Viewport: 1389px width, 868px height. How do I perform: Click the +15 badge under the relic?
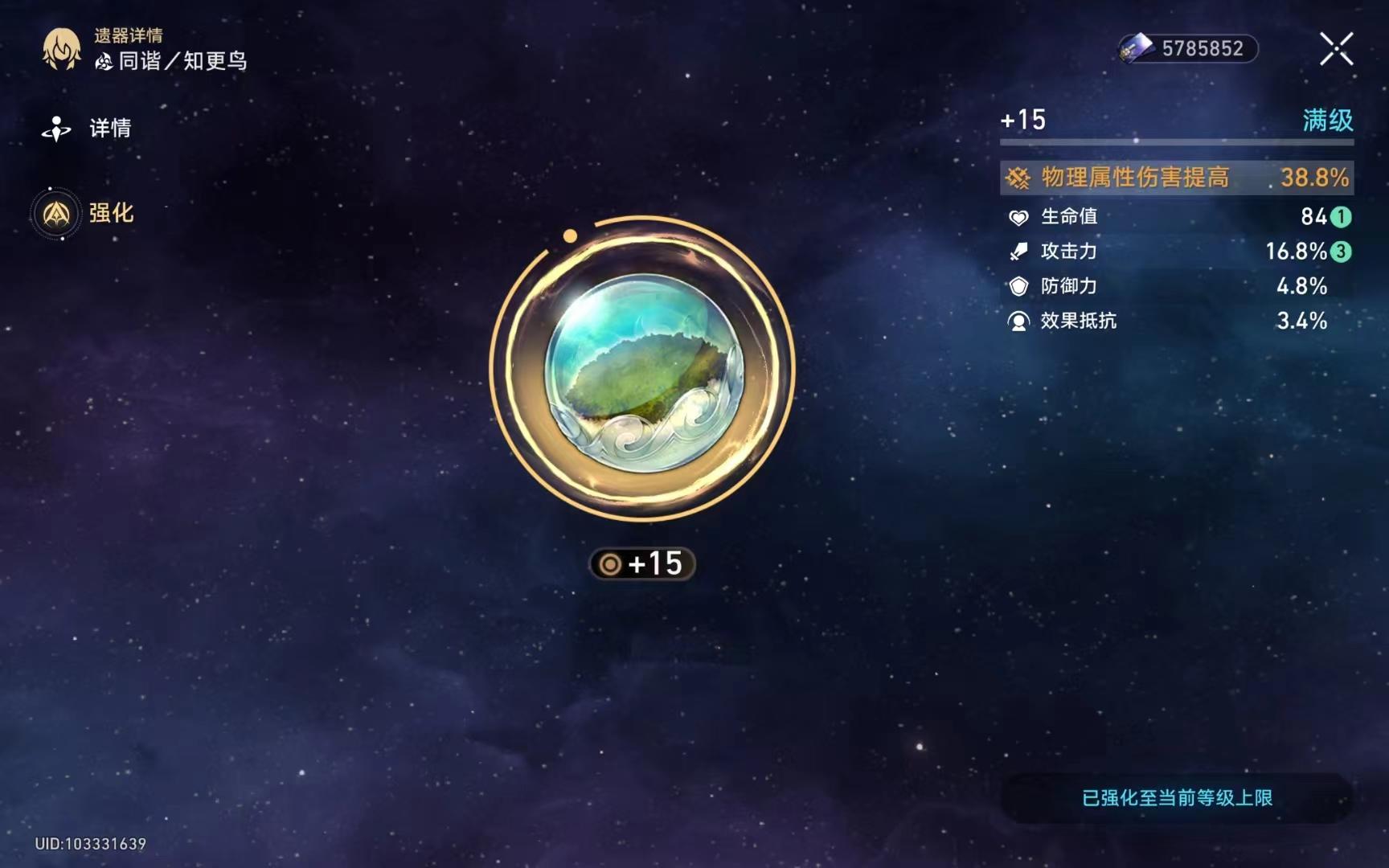pyautogui.click(x=641, y=564)
